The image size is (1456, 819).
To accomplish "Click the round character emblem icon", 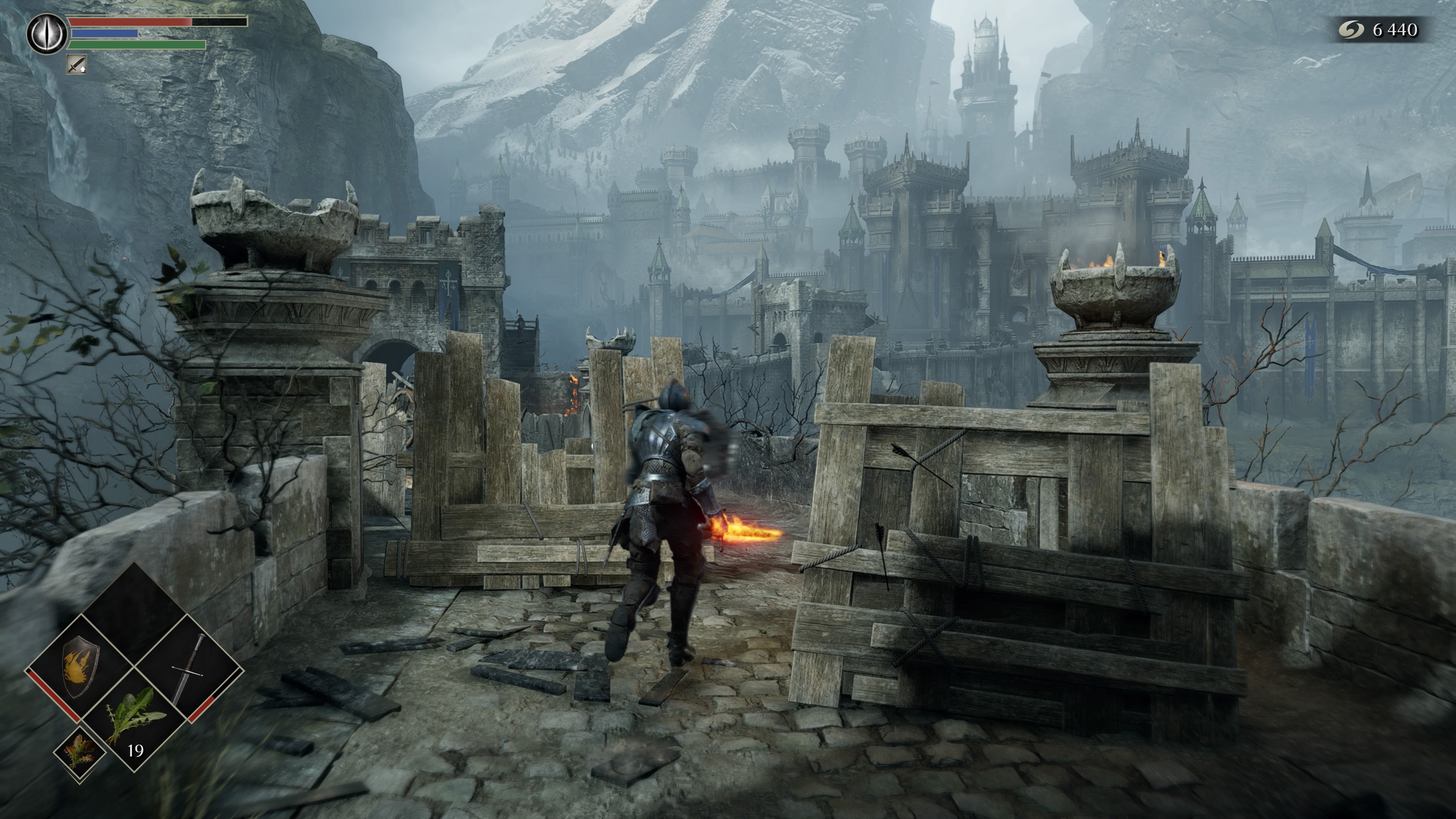I will pos(47,34).
